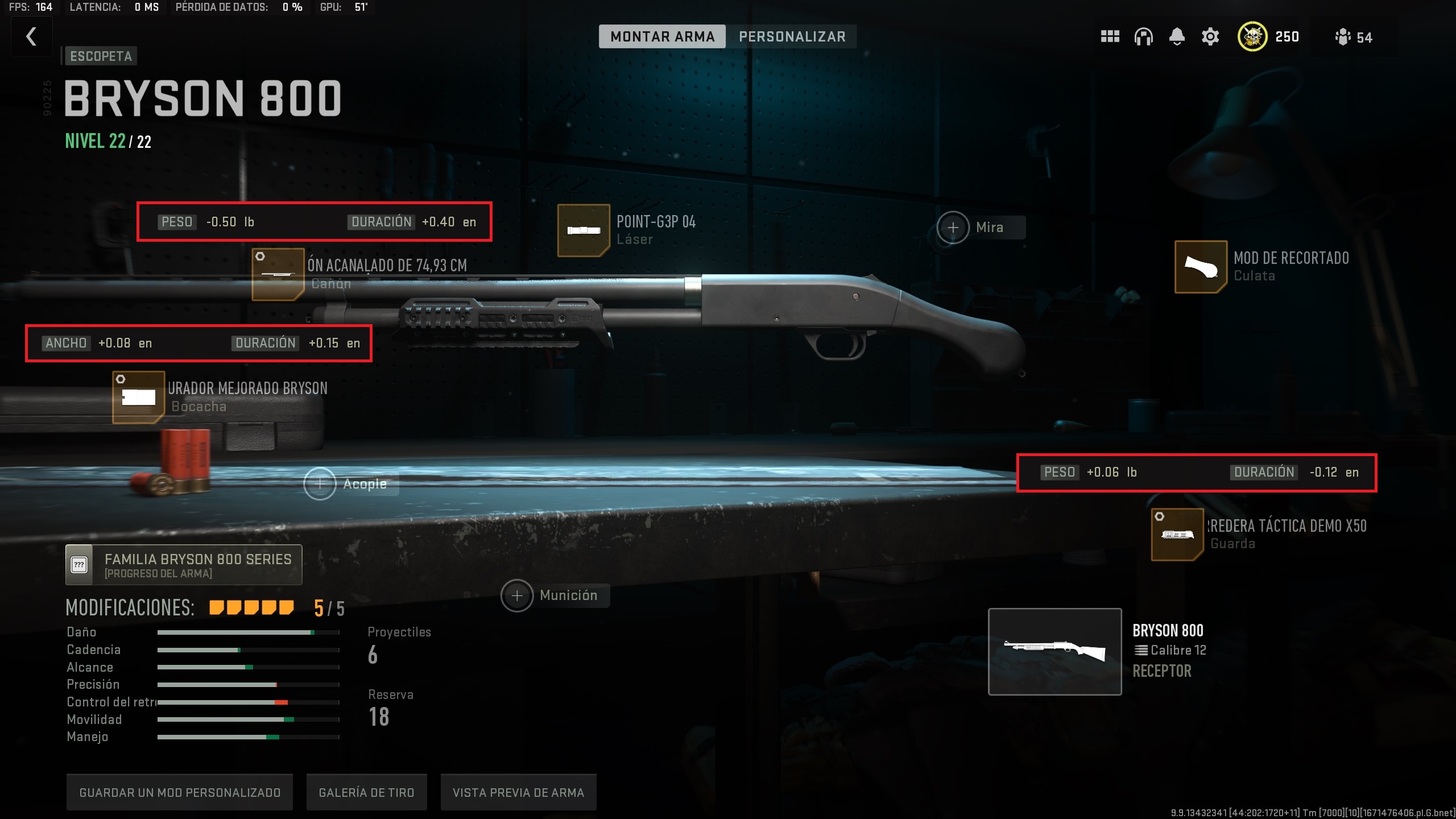
Task: Click GUARDAR UN MOD PERSONALIZADO
Action: [x=179, y=792]
